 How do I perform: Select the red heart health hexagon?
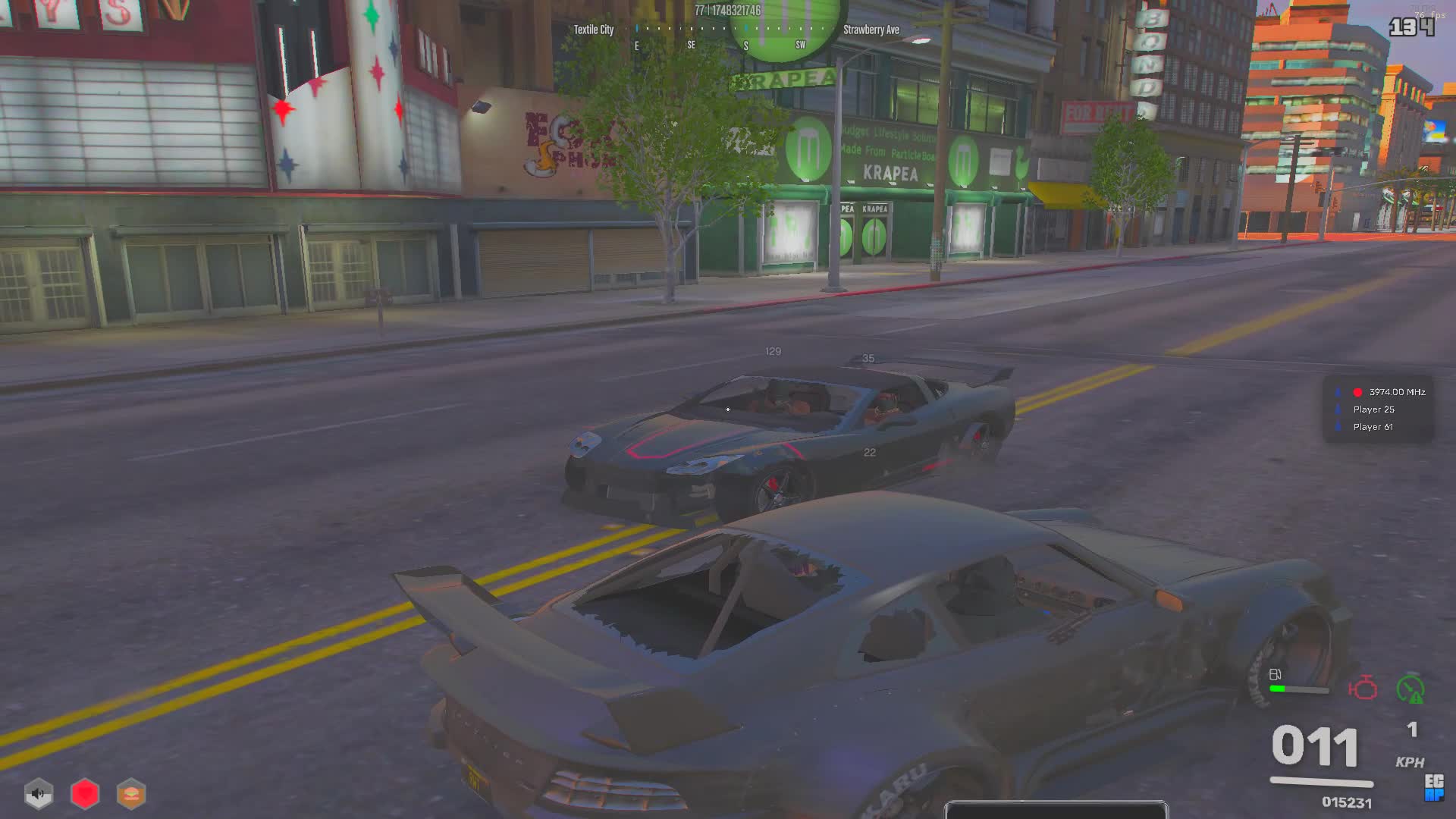pos(85,794)
